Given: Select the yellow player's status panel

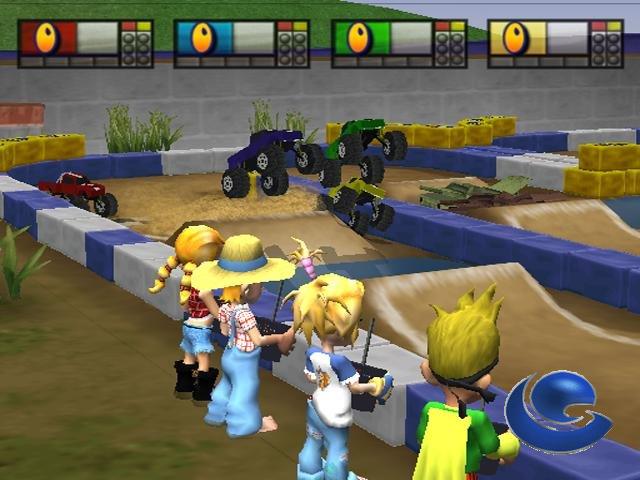Looking at the screenshot, I should [x=554, y=43].
